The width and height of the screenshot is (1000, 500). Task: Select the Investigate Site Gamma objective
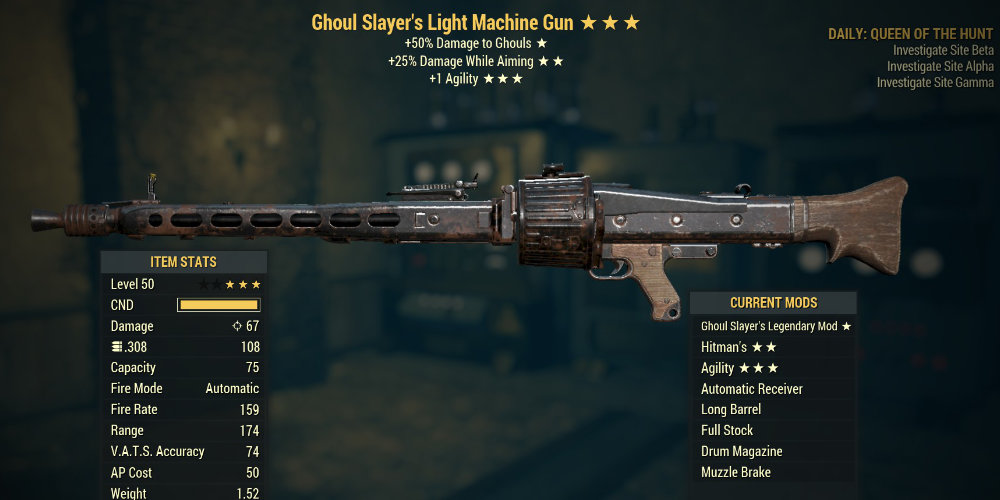tap(935, 82)
